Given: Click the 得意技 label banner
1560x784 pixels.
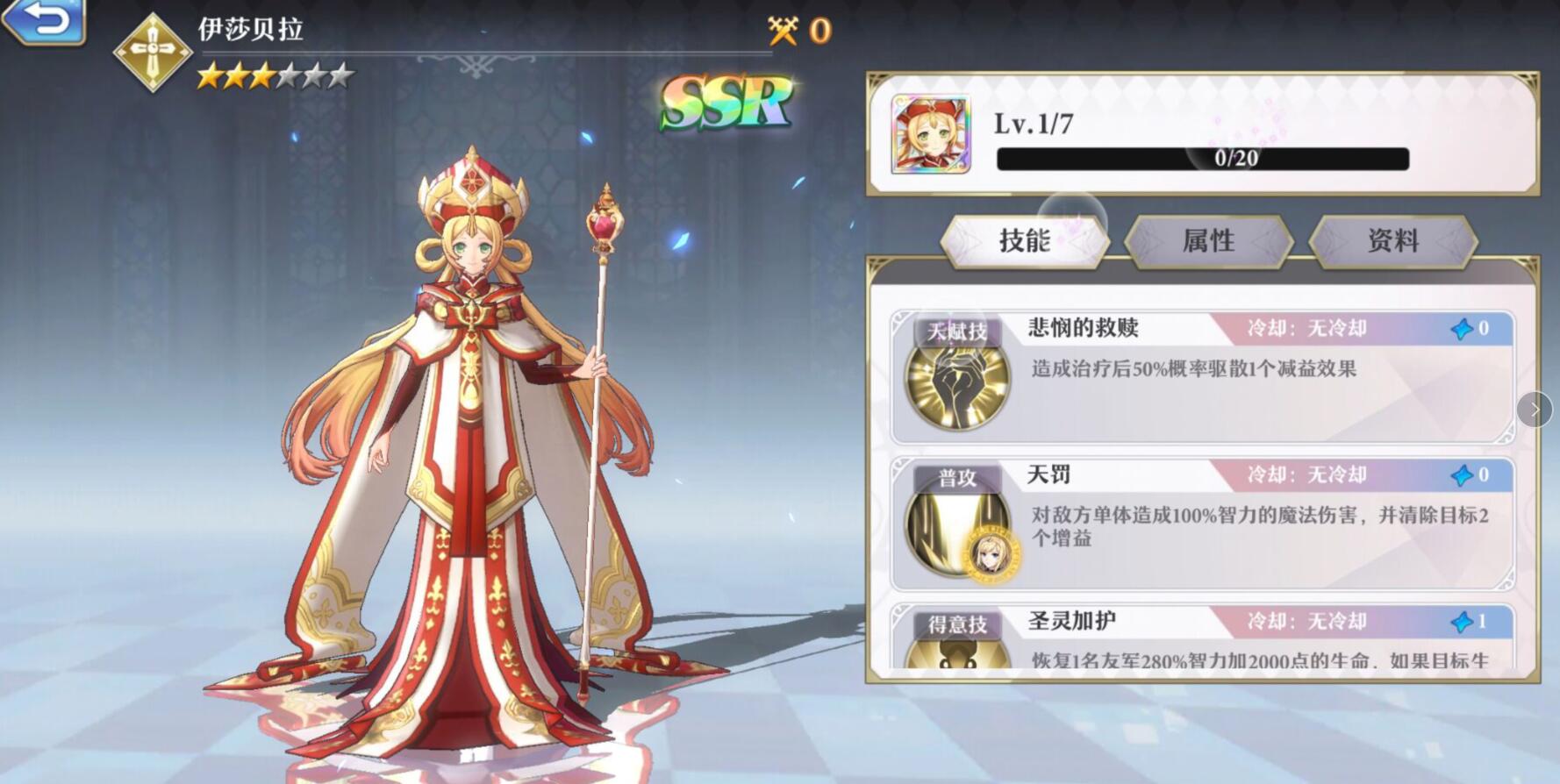Looking at the screenshot, I should pos(956,624).
